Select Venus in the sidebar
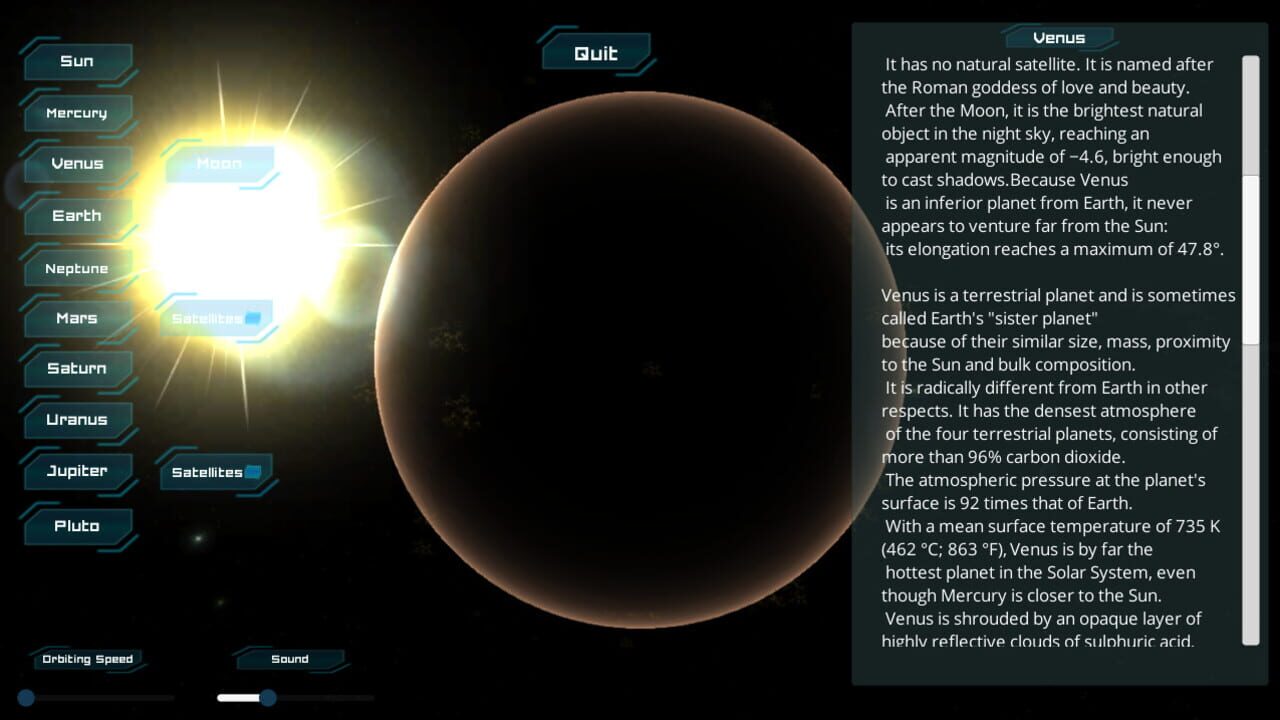1280x720 pixels. tap(77, 163)
